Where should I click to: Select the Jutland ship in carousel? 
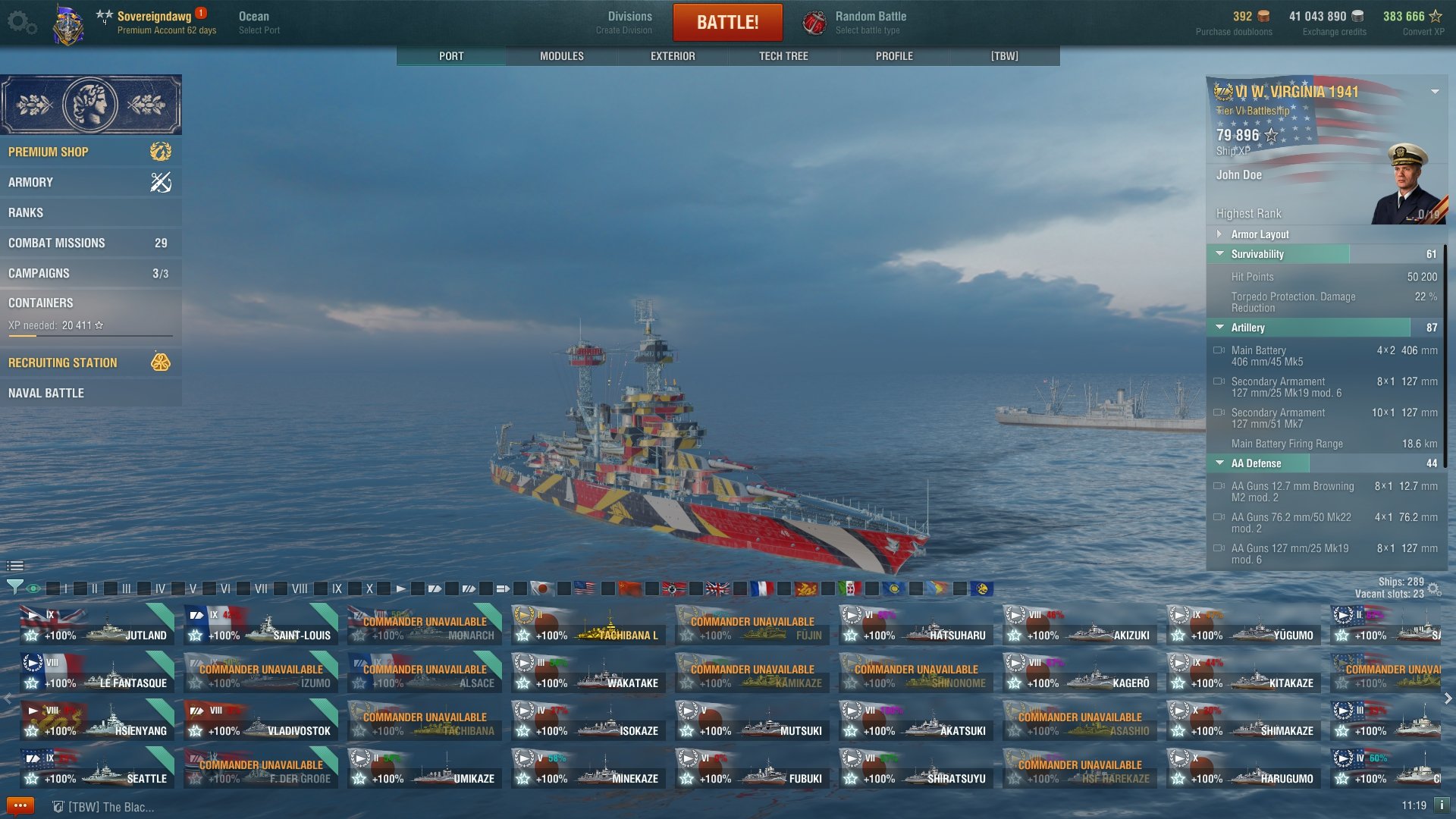(97, 626)
